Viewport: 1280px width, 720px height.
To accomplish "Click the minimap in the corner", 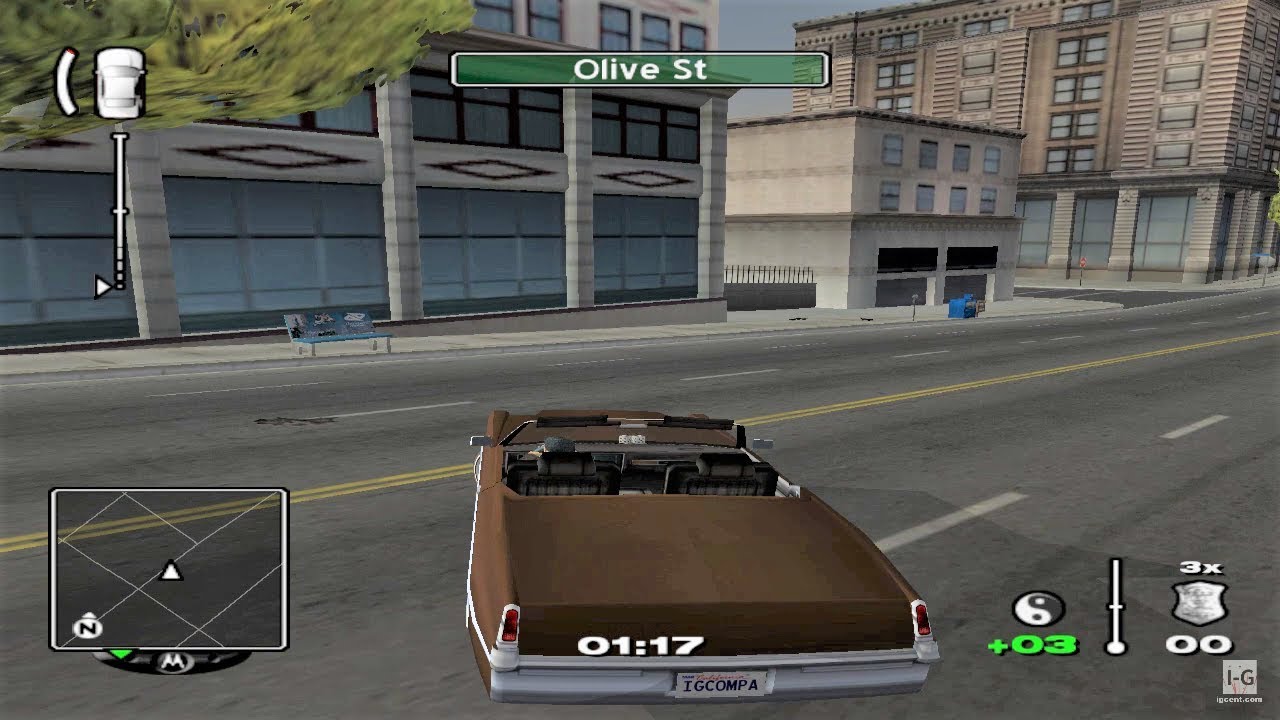I will tap(169, 568).
